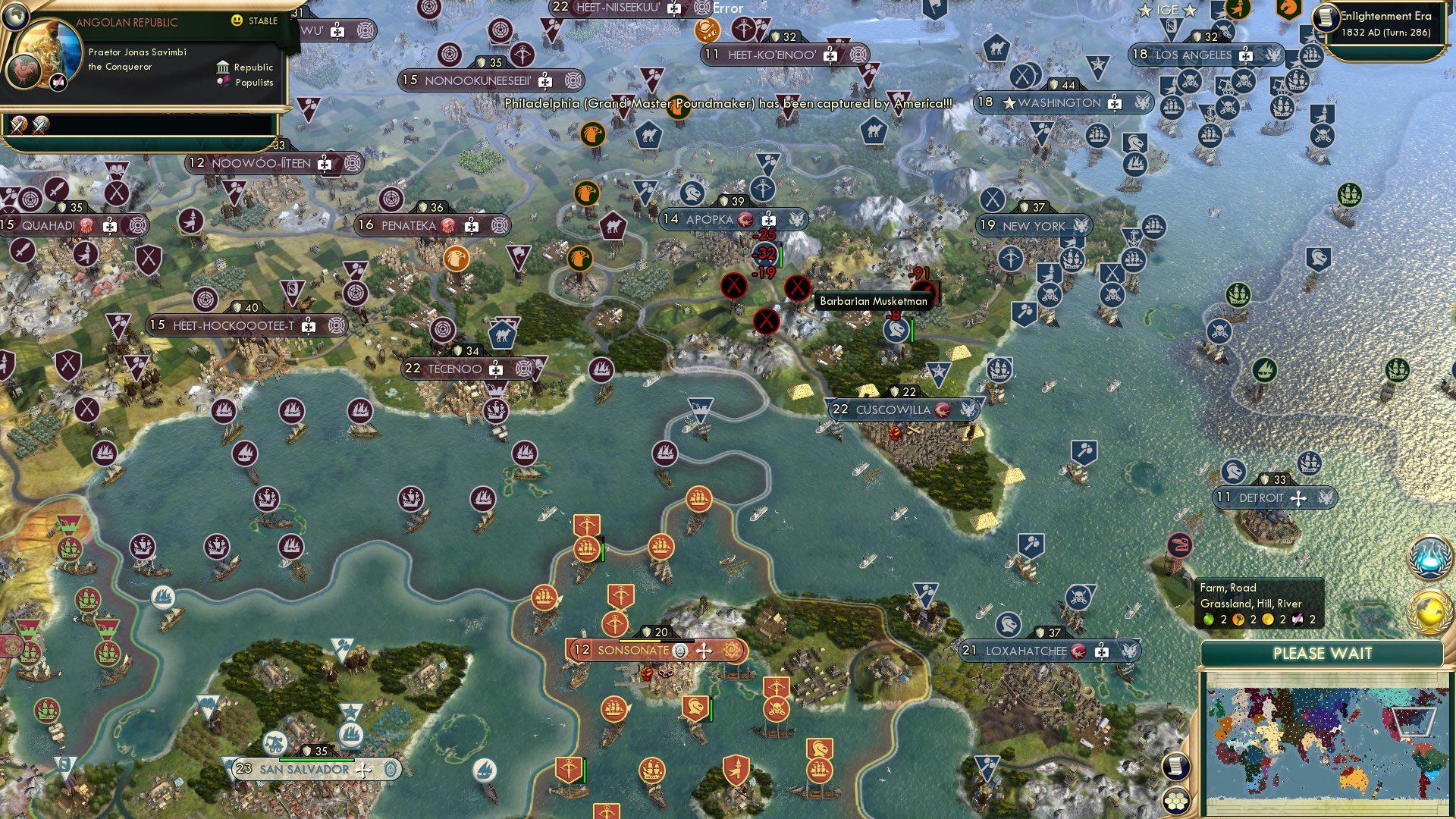Open the Loxahatchee city banner

1025,651
